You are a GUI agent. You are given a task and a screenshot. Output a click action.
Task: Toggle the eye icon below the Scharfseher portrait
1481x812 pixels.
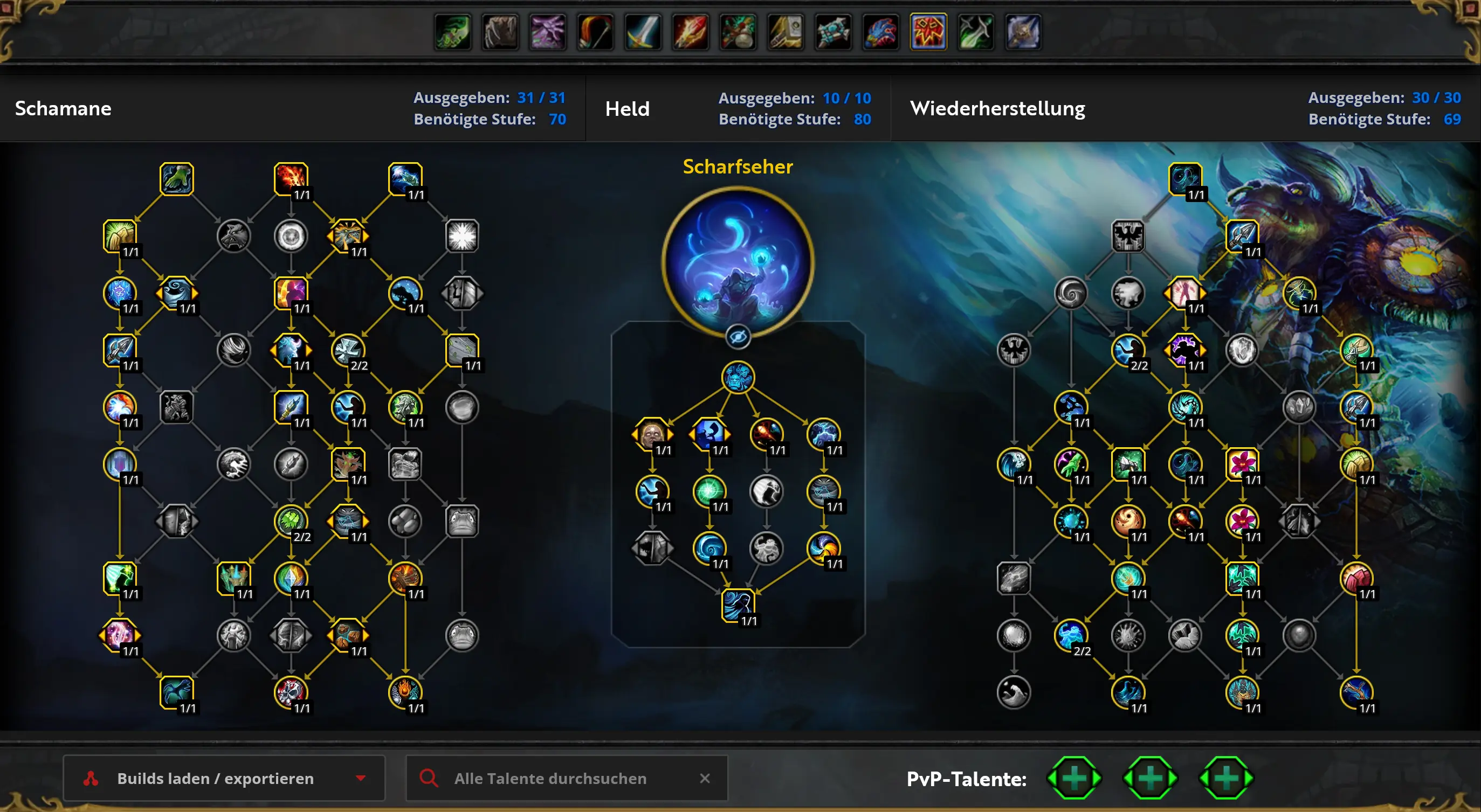(x=738, y=337)
